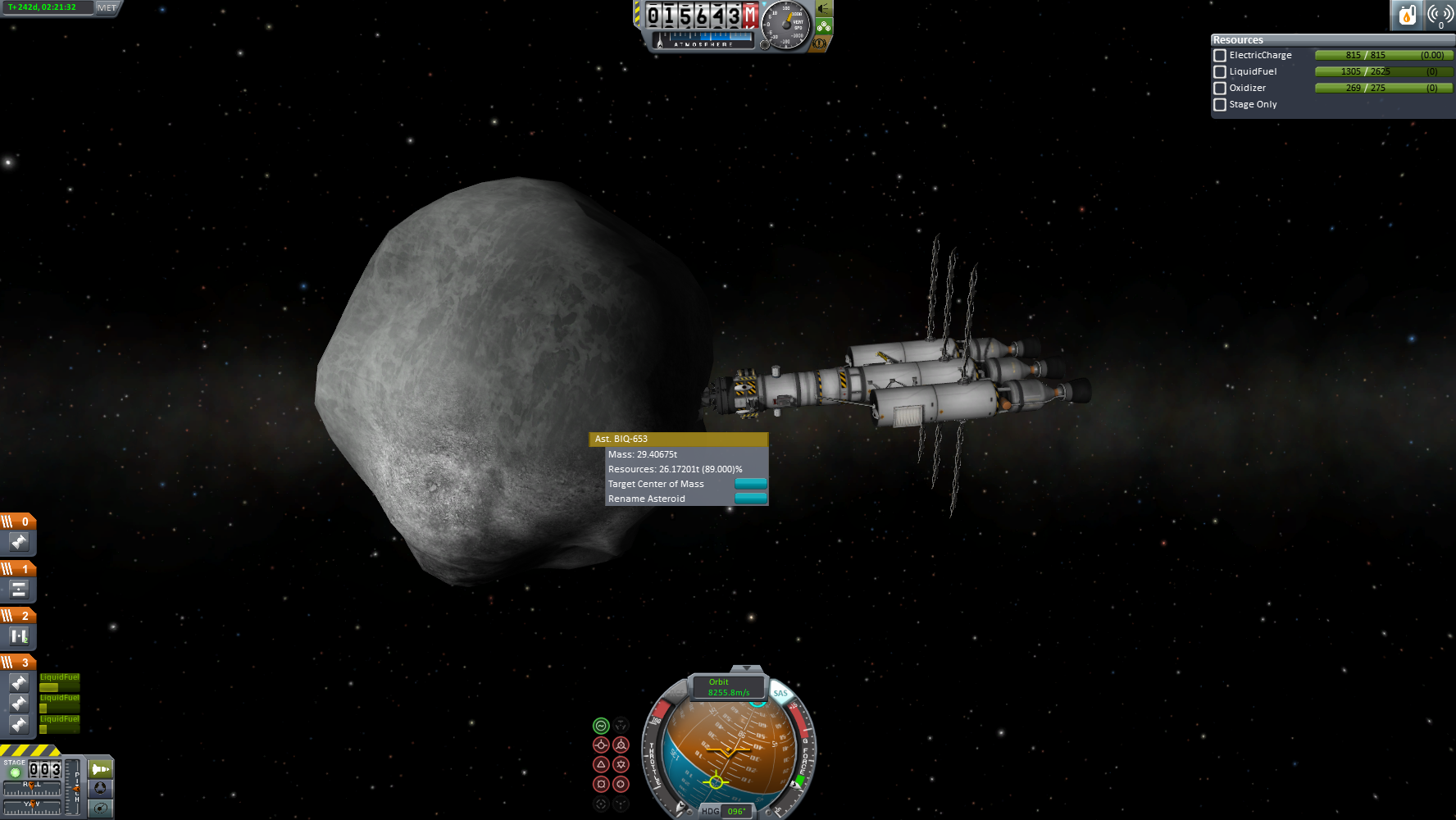
Task: Click the Rename Asteroid button
Action: pos(750,499)
